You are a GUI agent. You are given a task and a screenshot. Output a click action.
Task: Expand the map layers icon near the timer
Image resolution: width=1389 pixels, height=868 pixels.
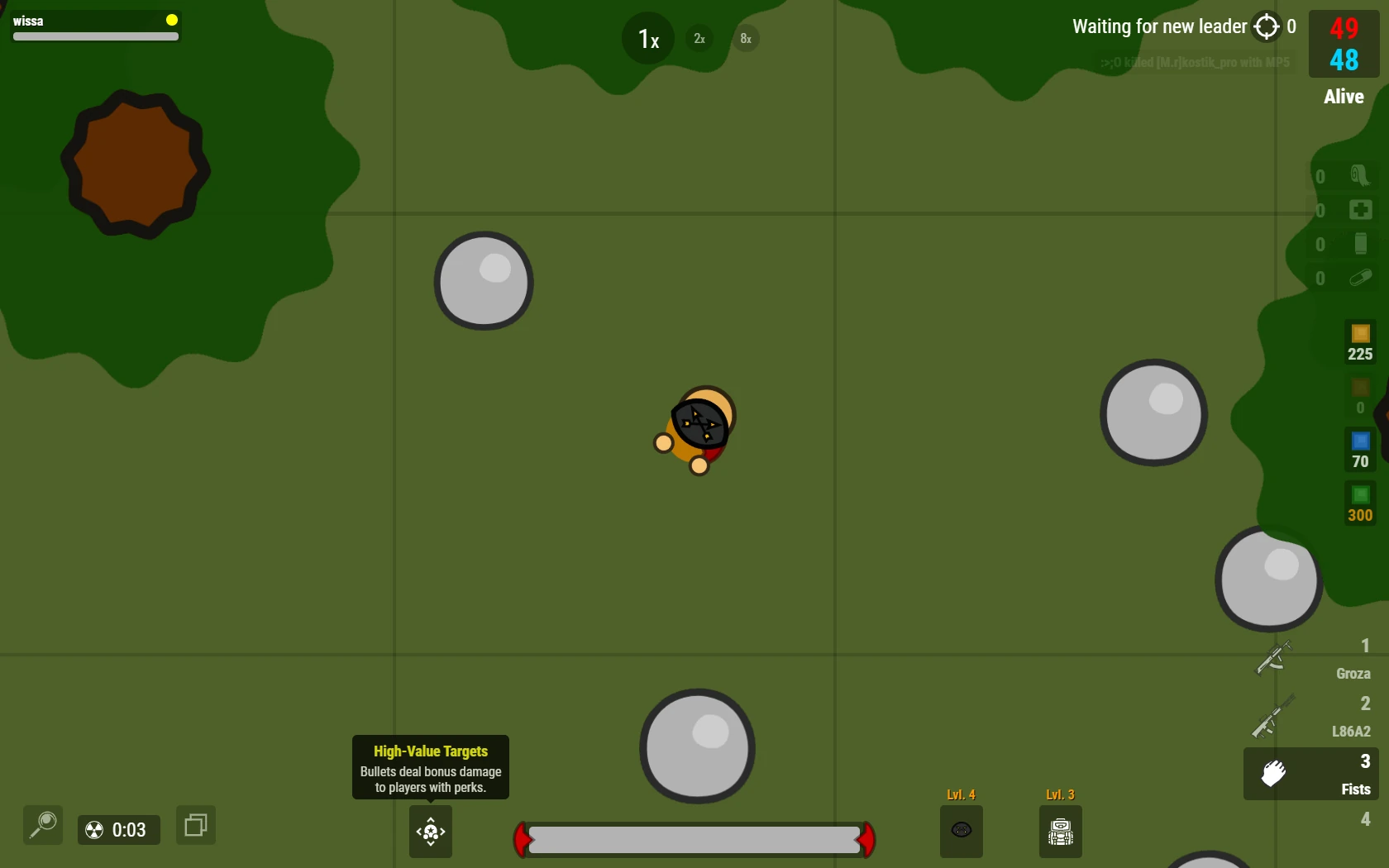point(195,825)
